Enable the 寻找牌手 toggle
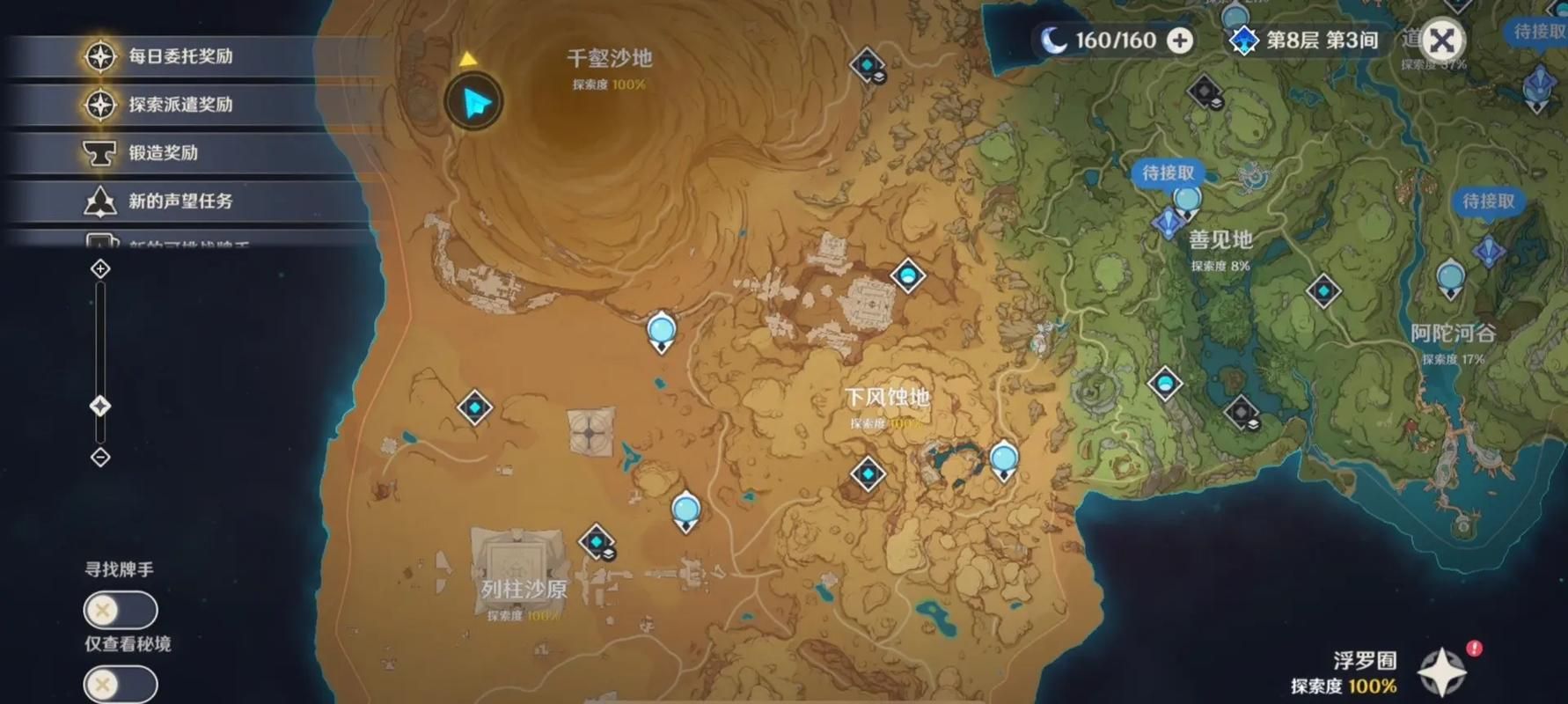 [120, 609]
